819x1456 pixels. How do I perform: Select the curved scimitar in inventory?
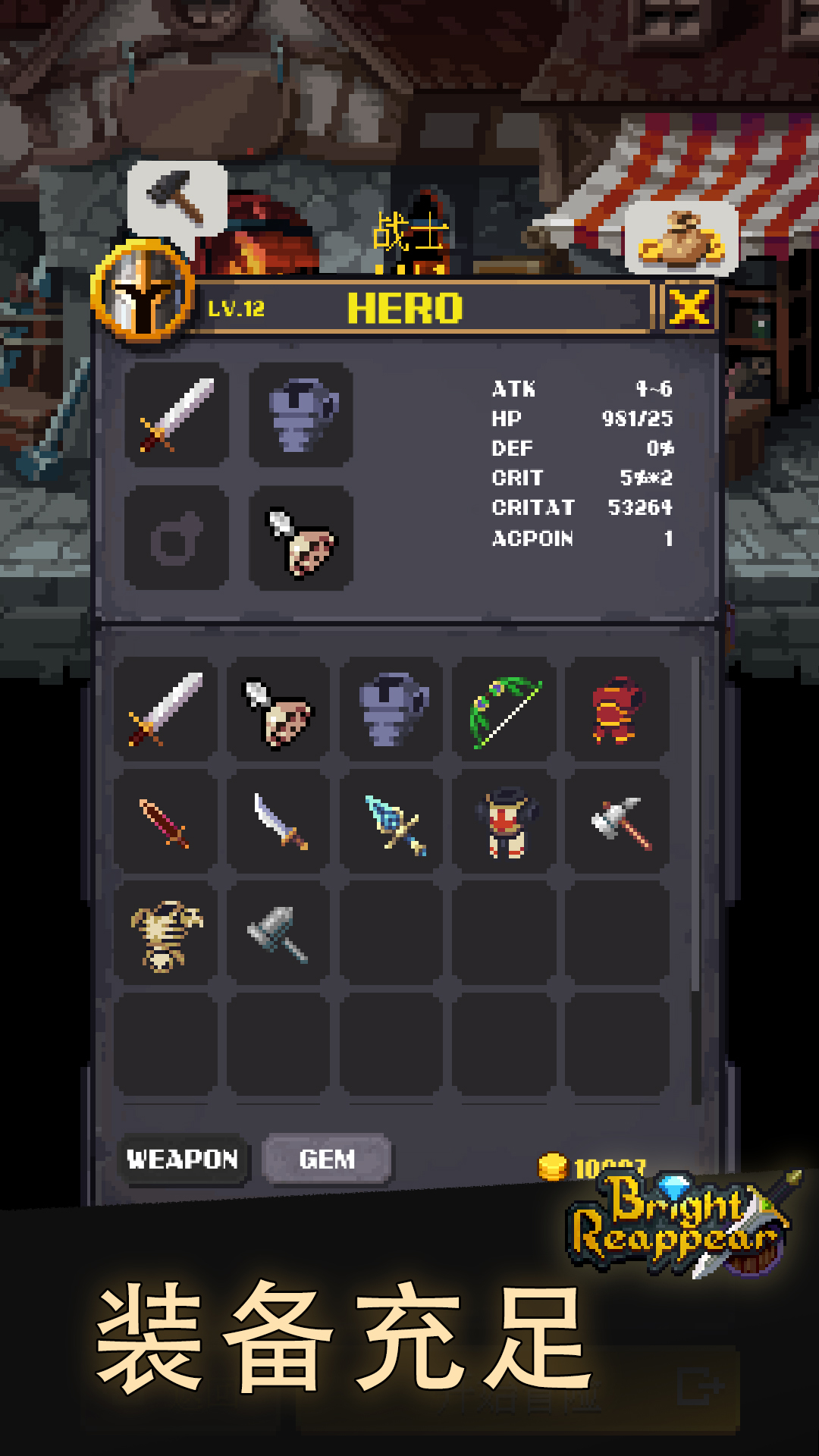pos(278,822)
